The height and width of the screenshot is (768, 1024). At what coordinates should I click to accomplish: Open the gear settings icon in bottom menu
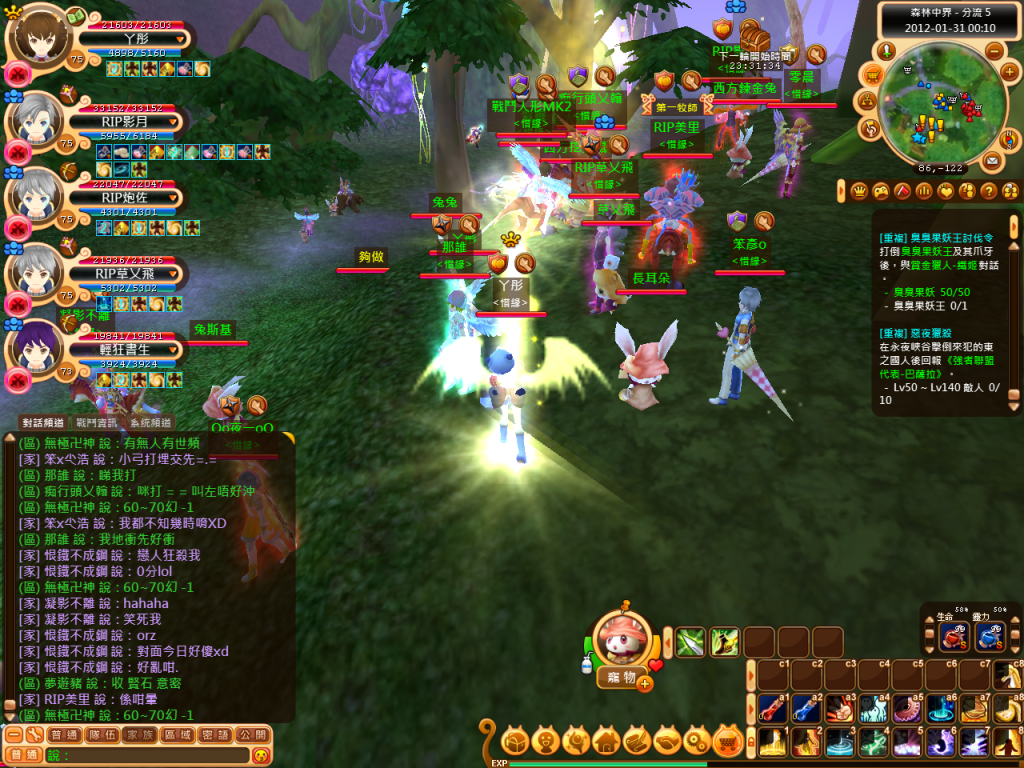point(700,741)
